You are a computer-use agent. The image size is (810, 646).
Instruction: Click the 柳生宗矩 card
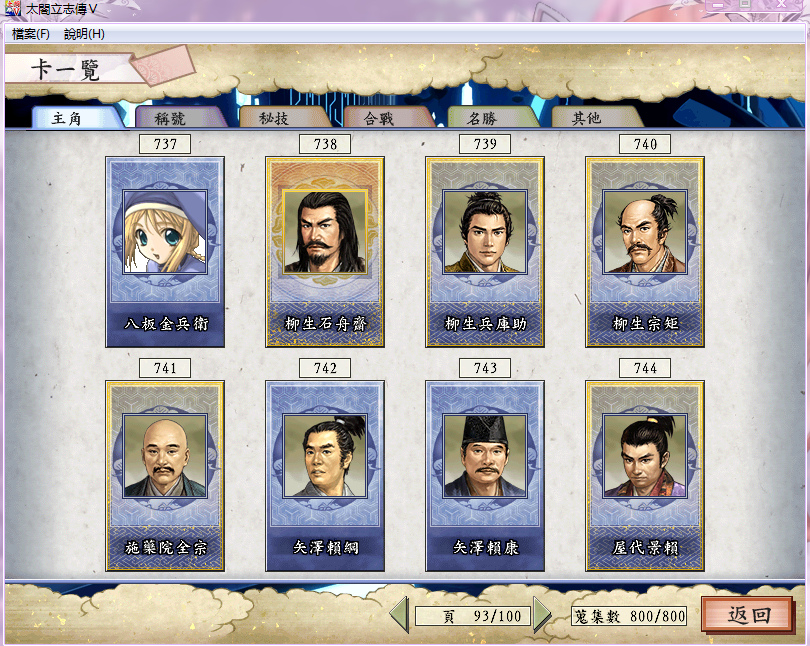pyautogui.click(x=645, y=251)
